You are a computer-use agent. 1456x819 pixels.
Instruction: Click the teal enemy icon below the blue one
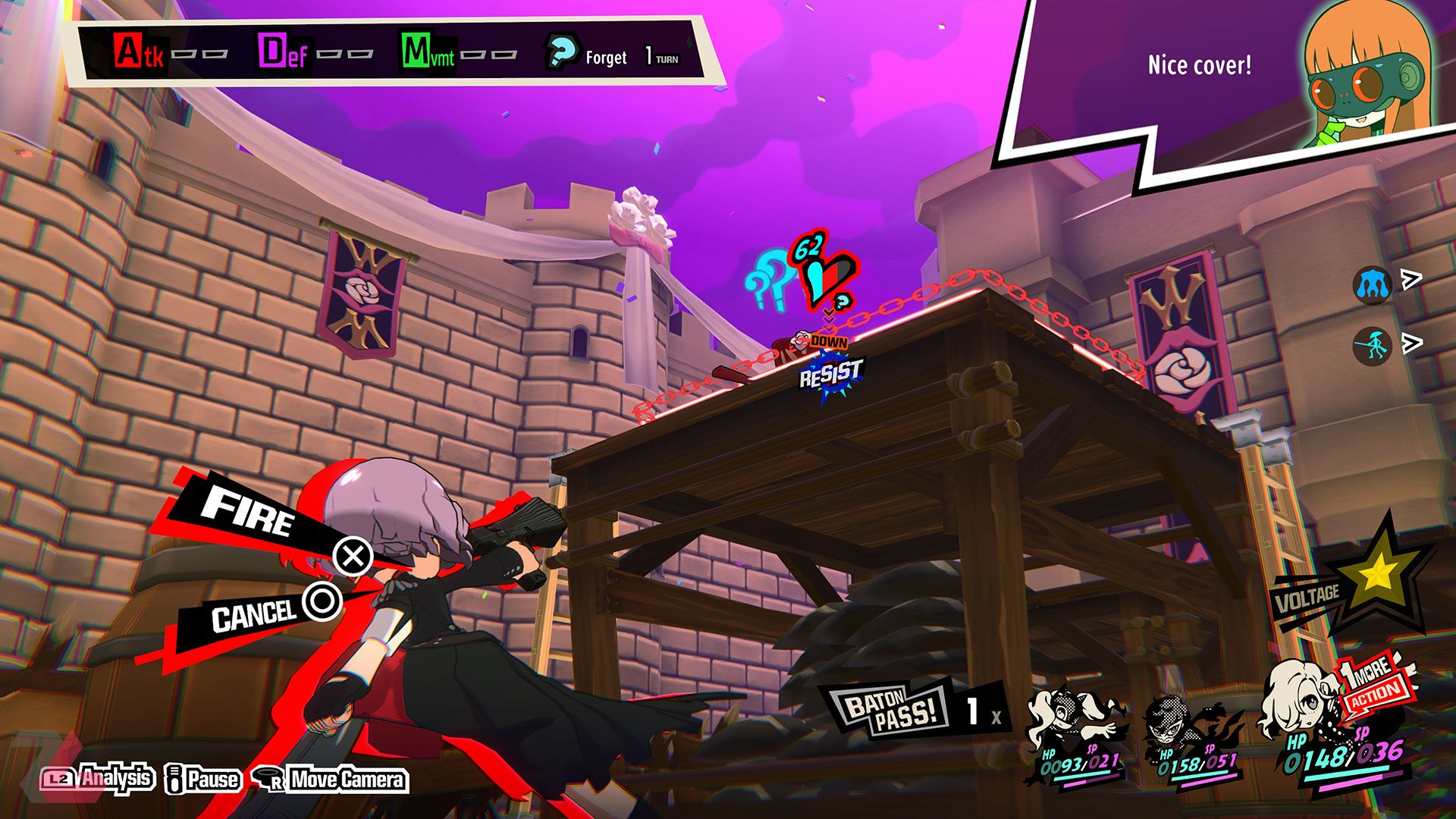1372,347
